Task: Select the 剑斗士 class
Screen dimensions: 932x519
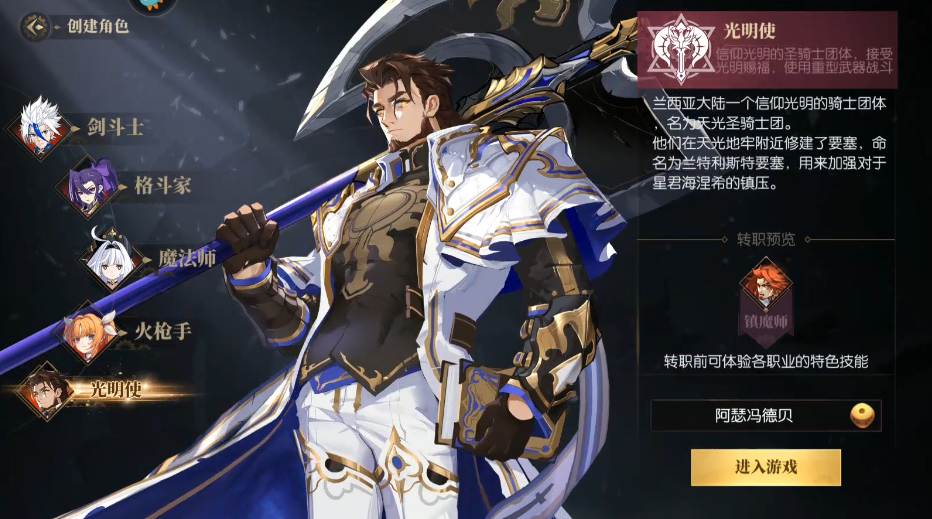Action: (x=42, y=128)
